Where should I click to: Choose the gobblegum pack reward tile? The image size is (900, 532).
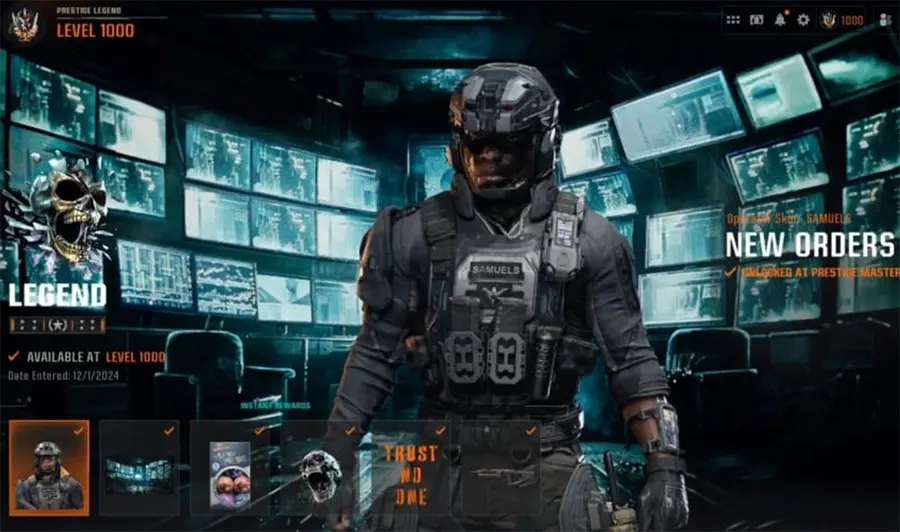pos(229,467)
